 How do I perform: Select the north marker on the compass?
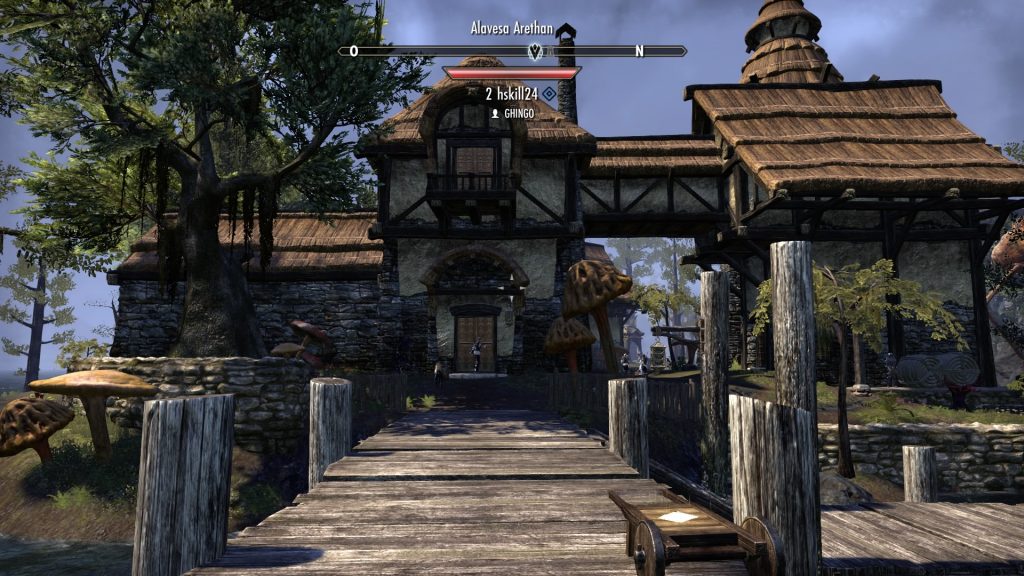coord(639,51)
